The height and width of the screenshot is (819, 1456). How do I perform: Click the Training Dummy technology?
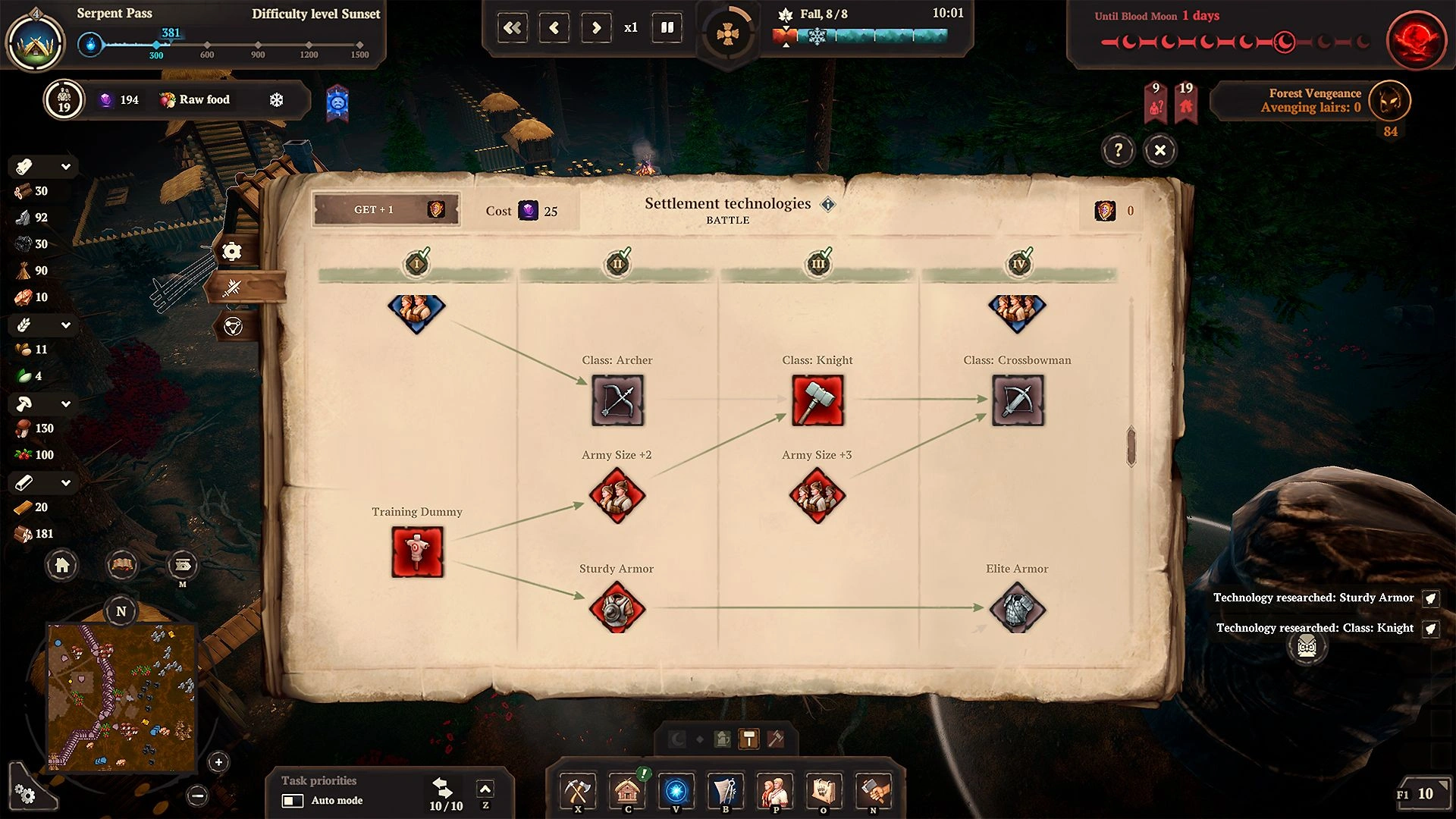click(417, 551)
